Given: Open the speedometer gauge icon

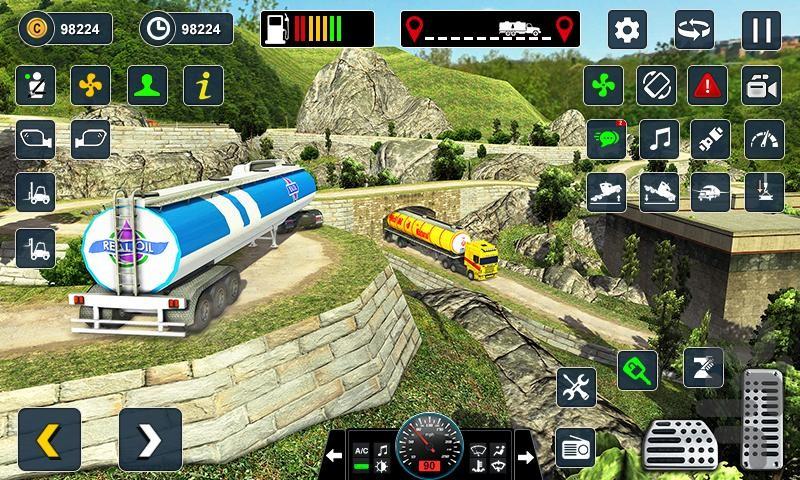Looking at the screenshot, I should coord(762,139).
